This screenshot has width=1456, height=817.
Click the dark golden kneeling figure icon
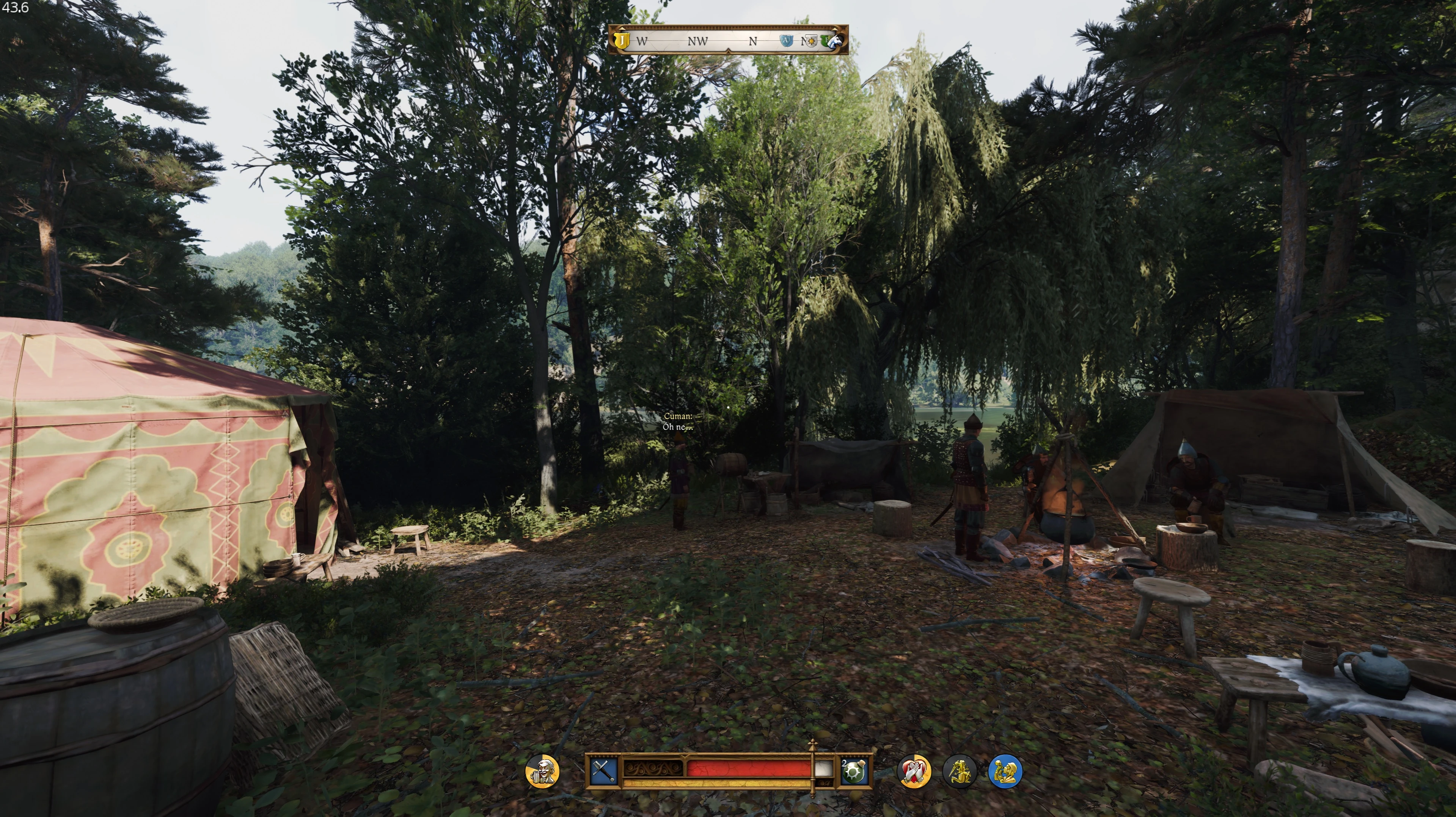point(959,771)
